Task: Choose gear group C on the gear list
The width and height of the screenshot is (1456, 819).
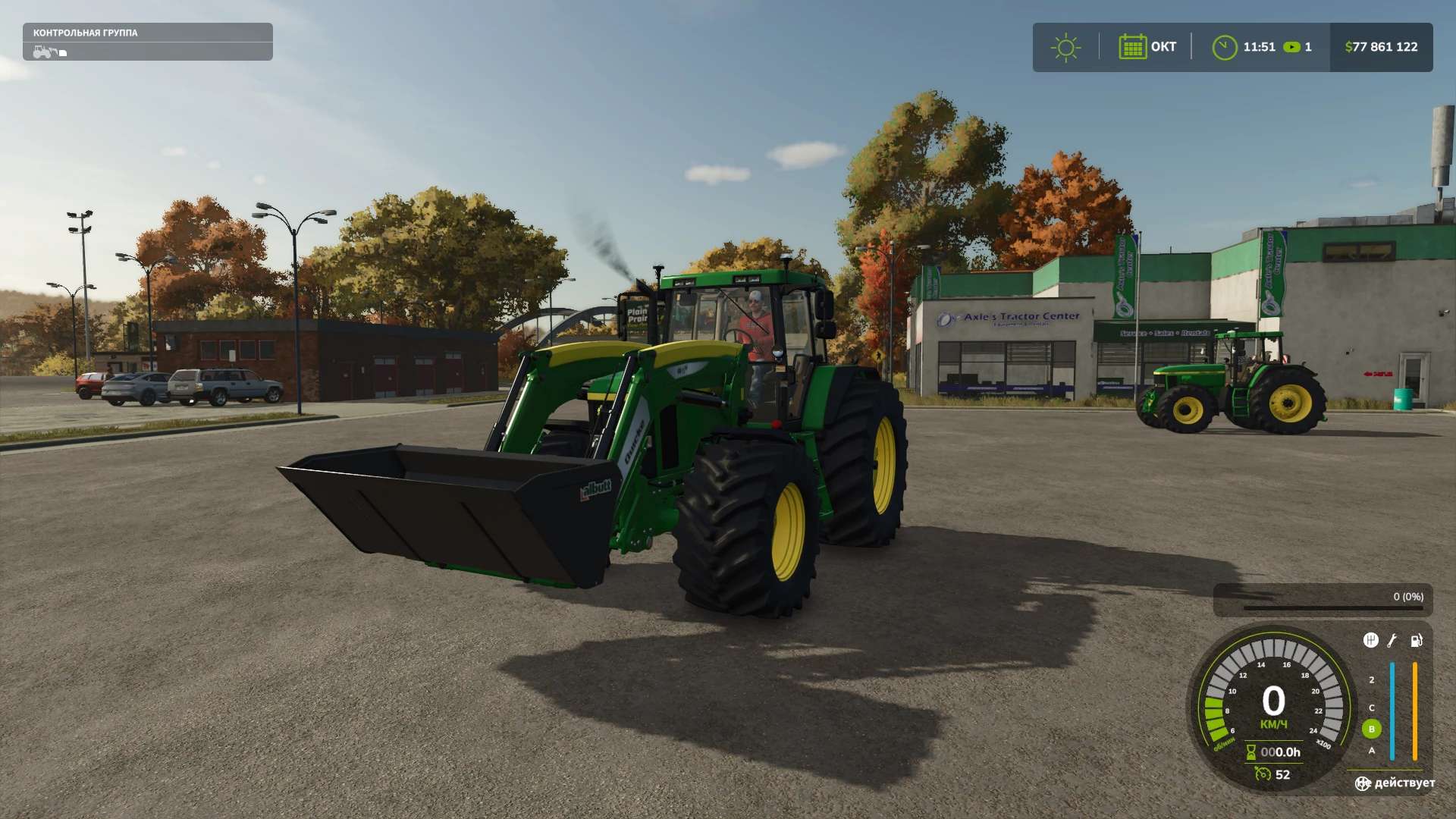Action: pyautogui.click(x=1371, y=708)
